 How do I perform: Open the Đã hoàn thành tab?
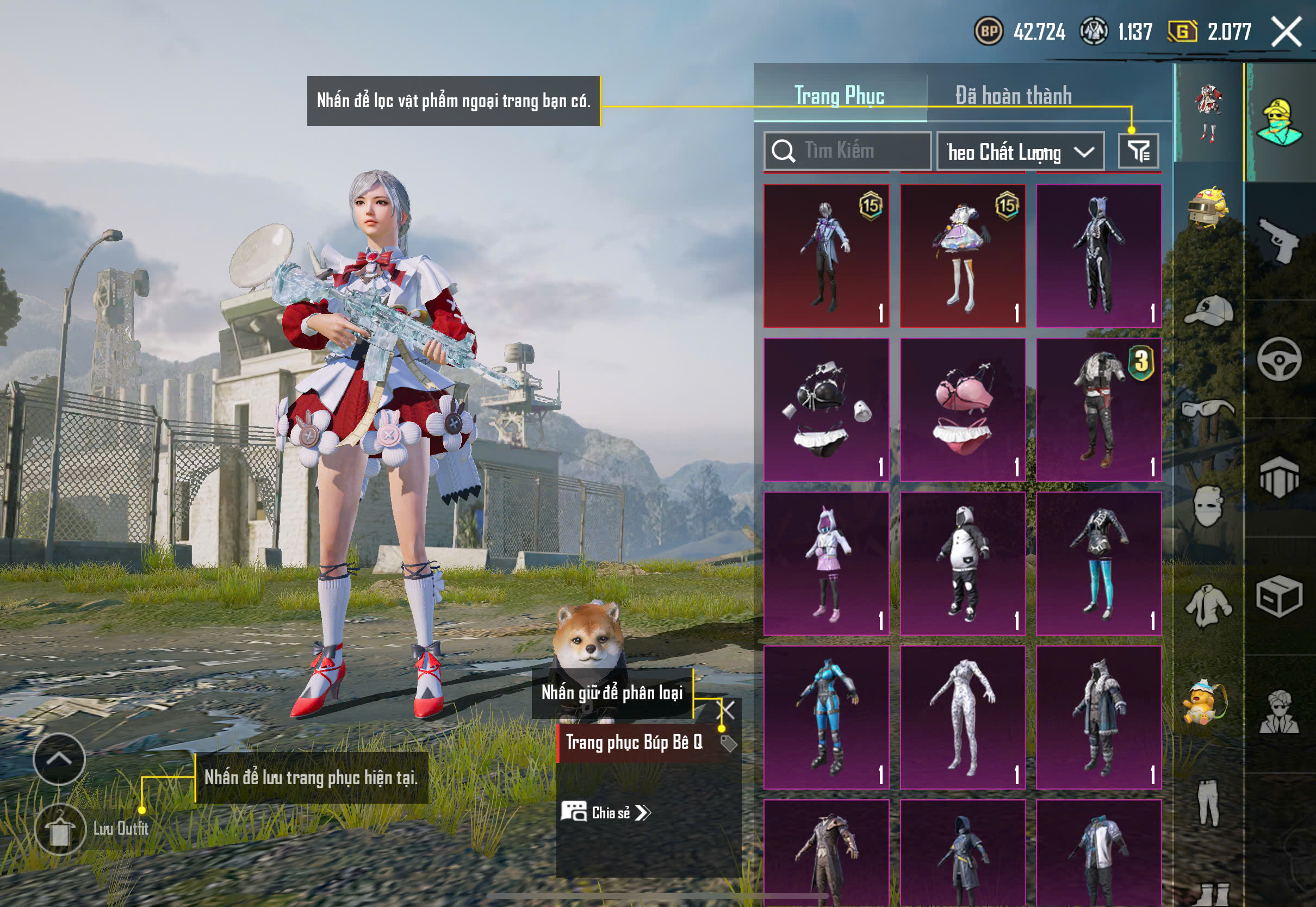[x=1013, y=95]
